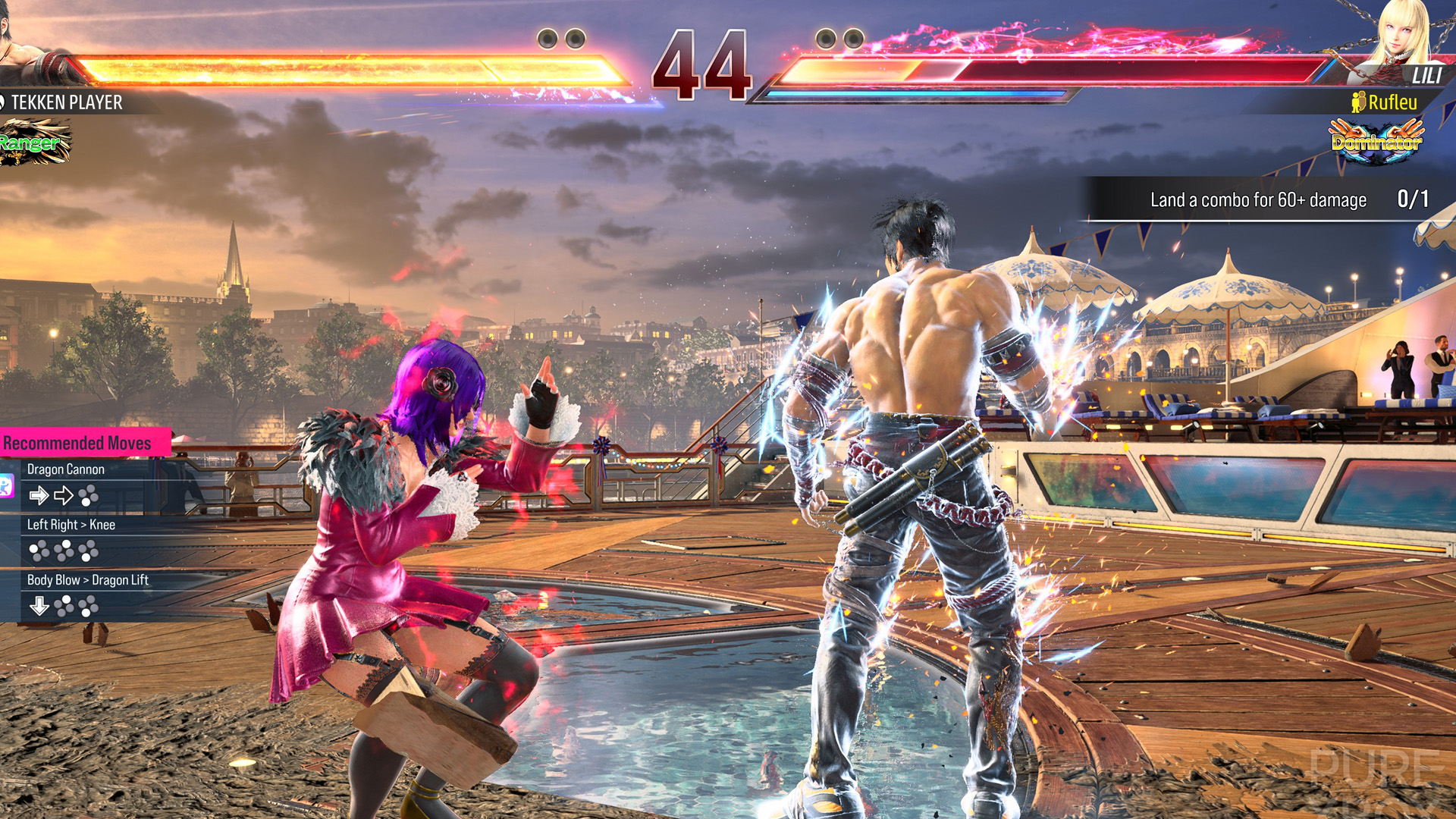Viewport: 1456px width, 819px height.
Task: Select the Dragon Cannon recommended move
Action: [66, 469]
